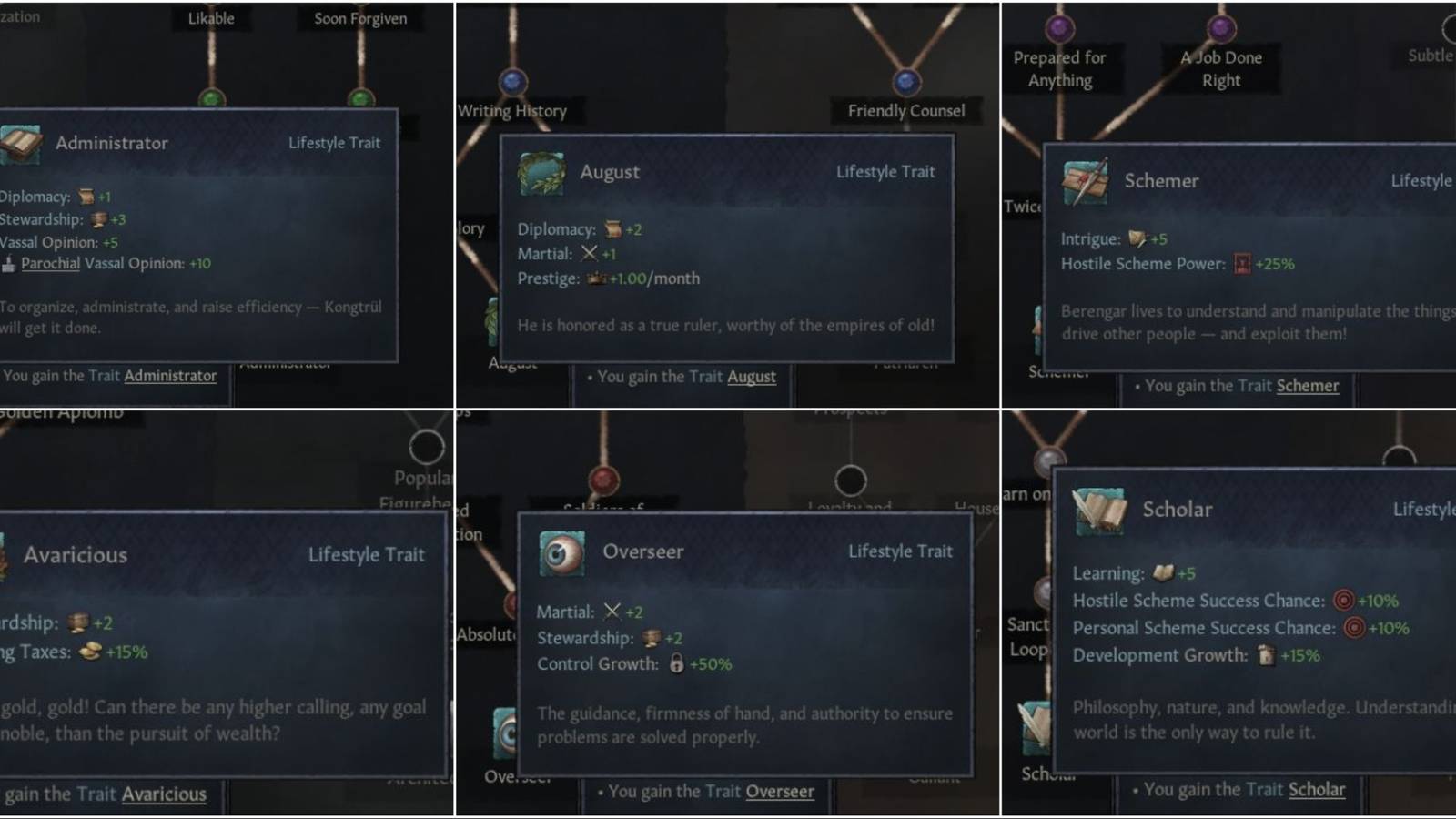Screen dimensions: 1456x819
Task: Select the Schemer dagger trait icon
Action: [x=1085, y=182]
